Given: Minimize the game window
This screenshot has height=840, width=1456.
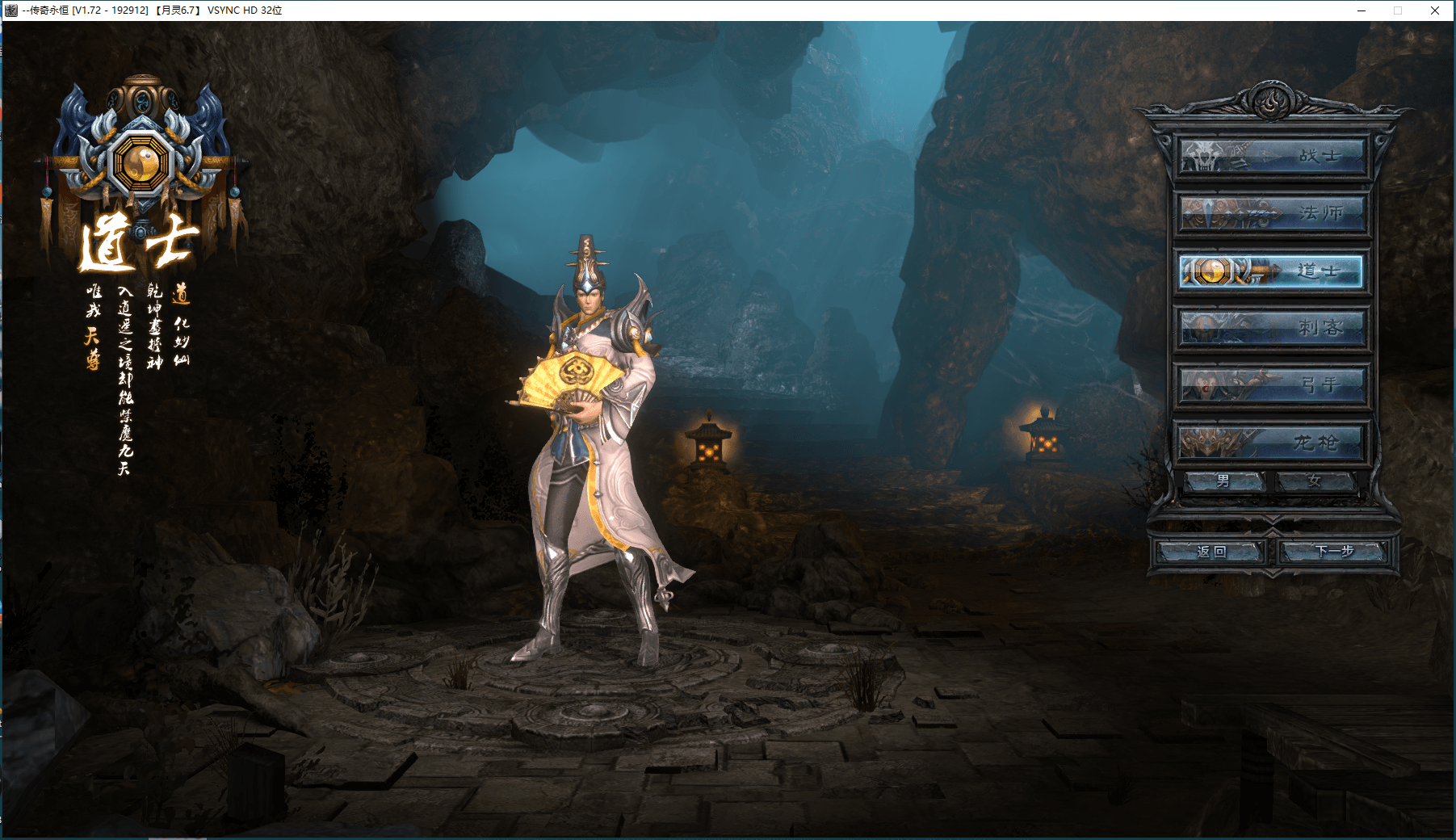Looking at the screenshot, I should [x=1362, y=10].
